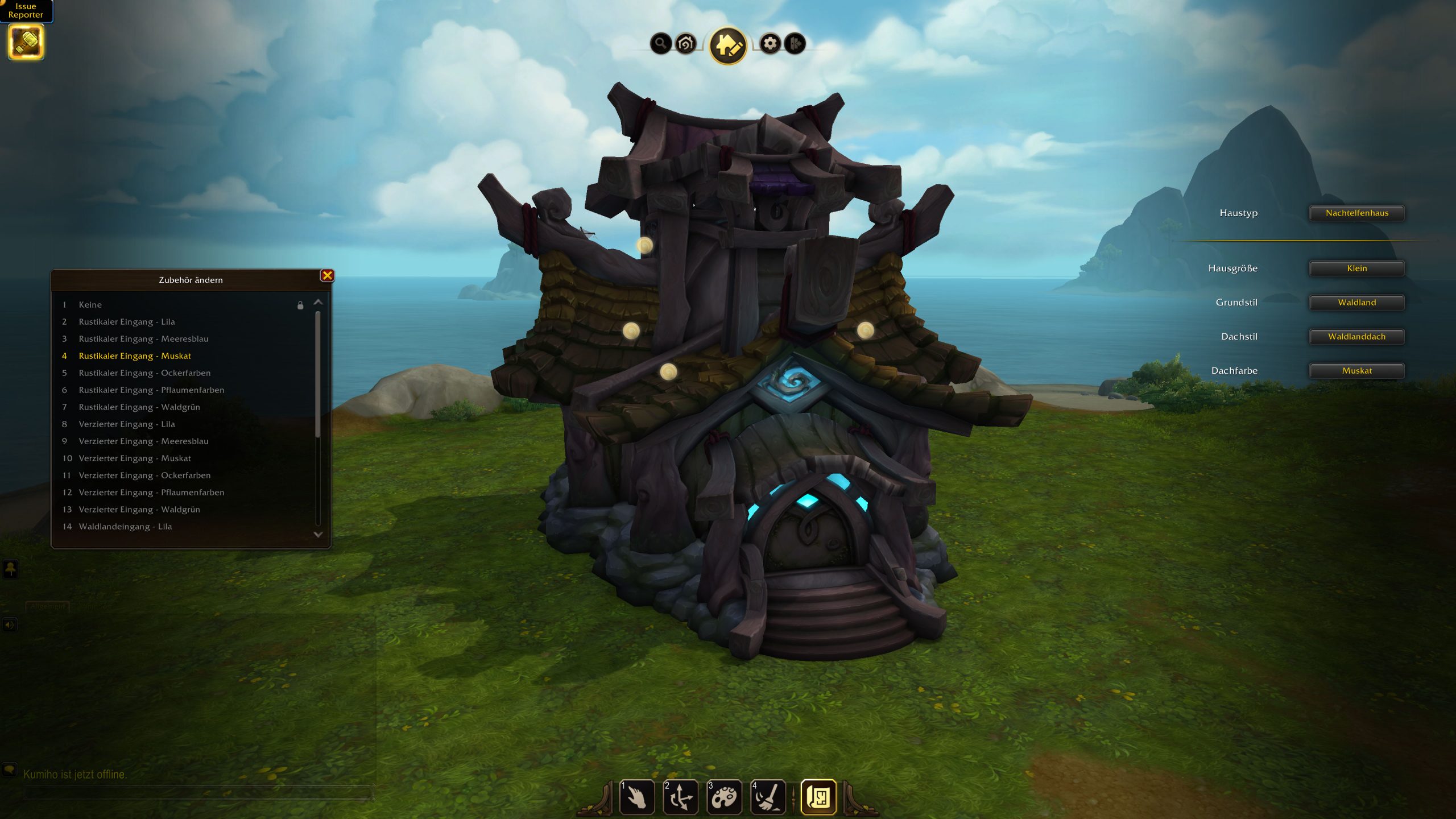Select Rustikaler Eingang - Lila entry
1456x819 pixels.
click(x=127, y=322)
